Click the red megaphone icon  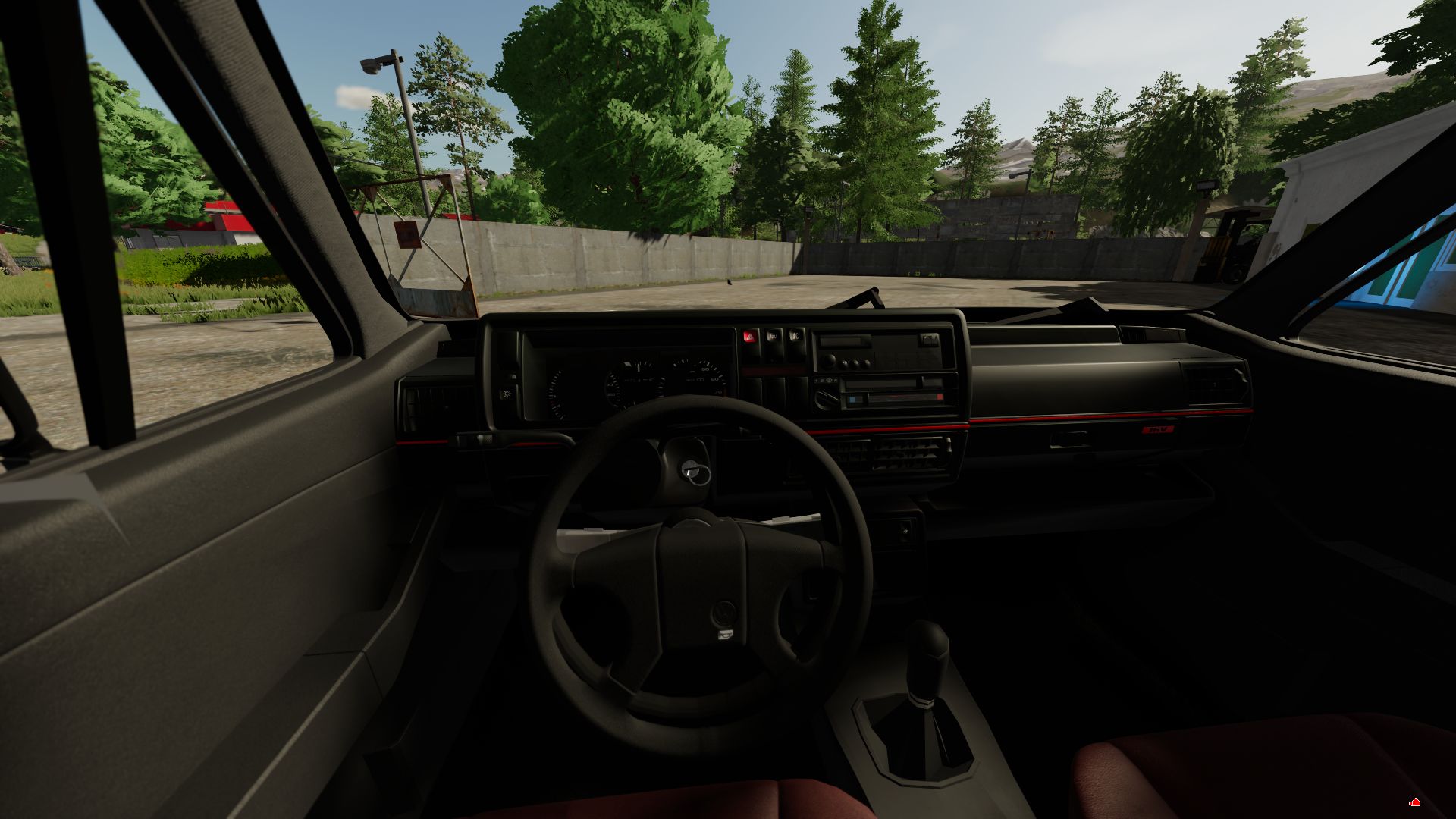tap(1414, 802)
